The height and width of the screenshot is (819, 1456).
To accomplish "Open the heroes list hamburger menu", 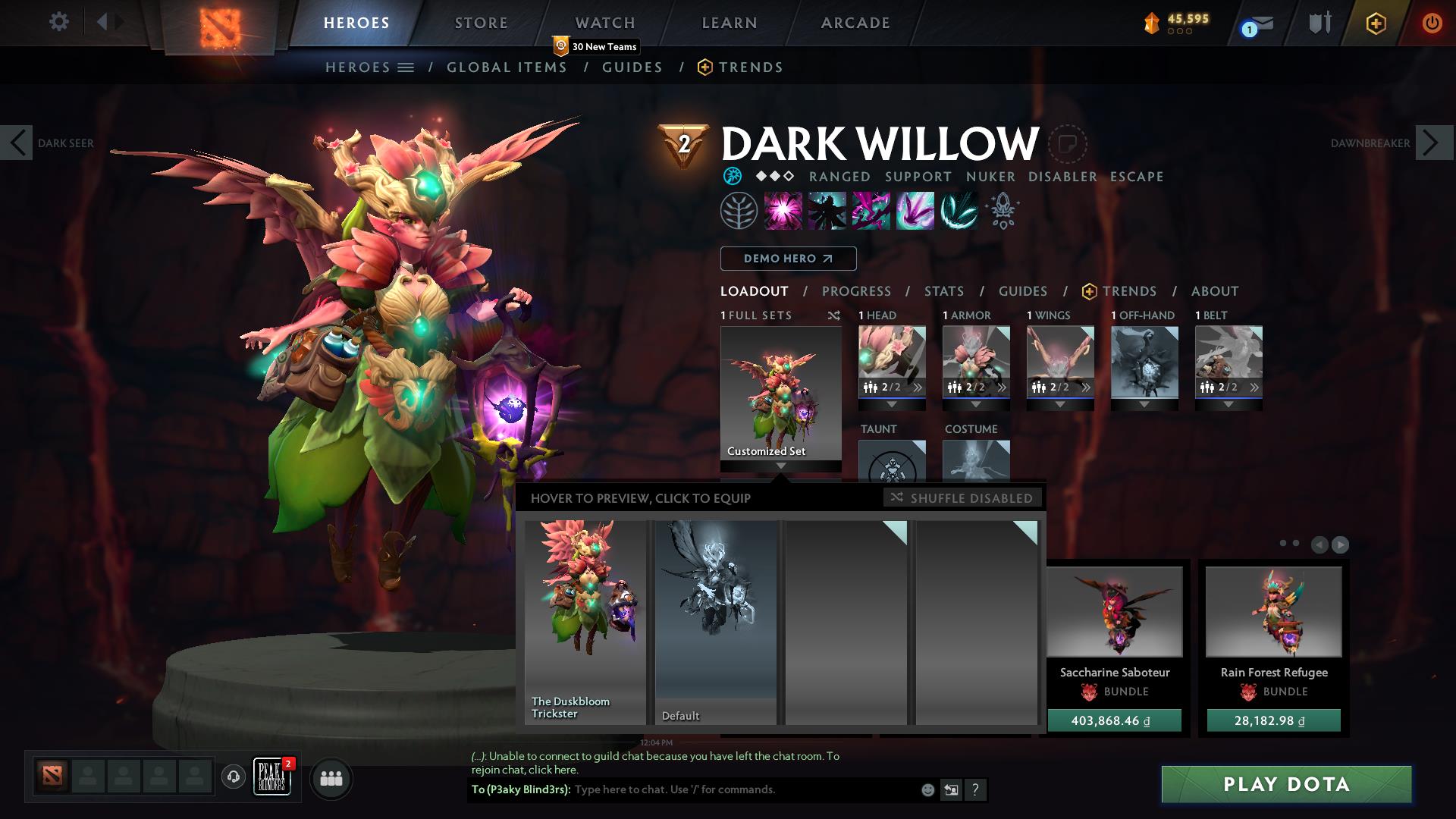I will point(406,67).
